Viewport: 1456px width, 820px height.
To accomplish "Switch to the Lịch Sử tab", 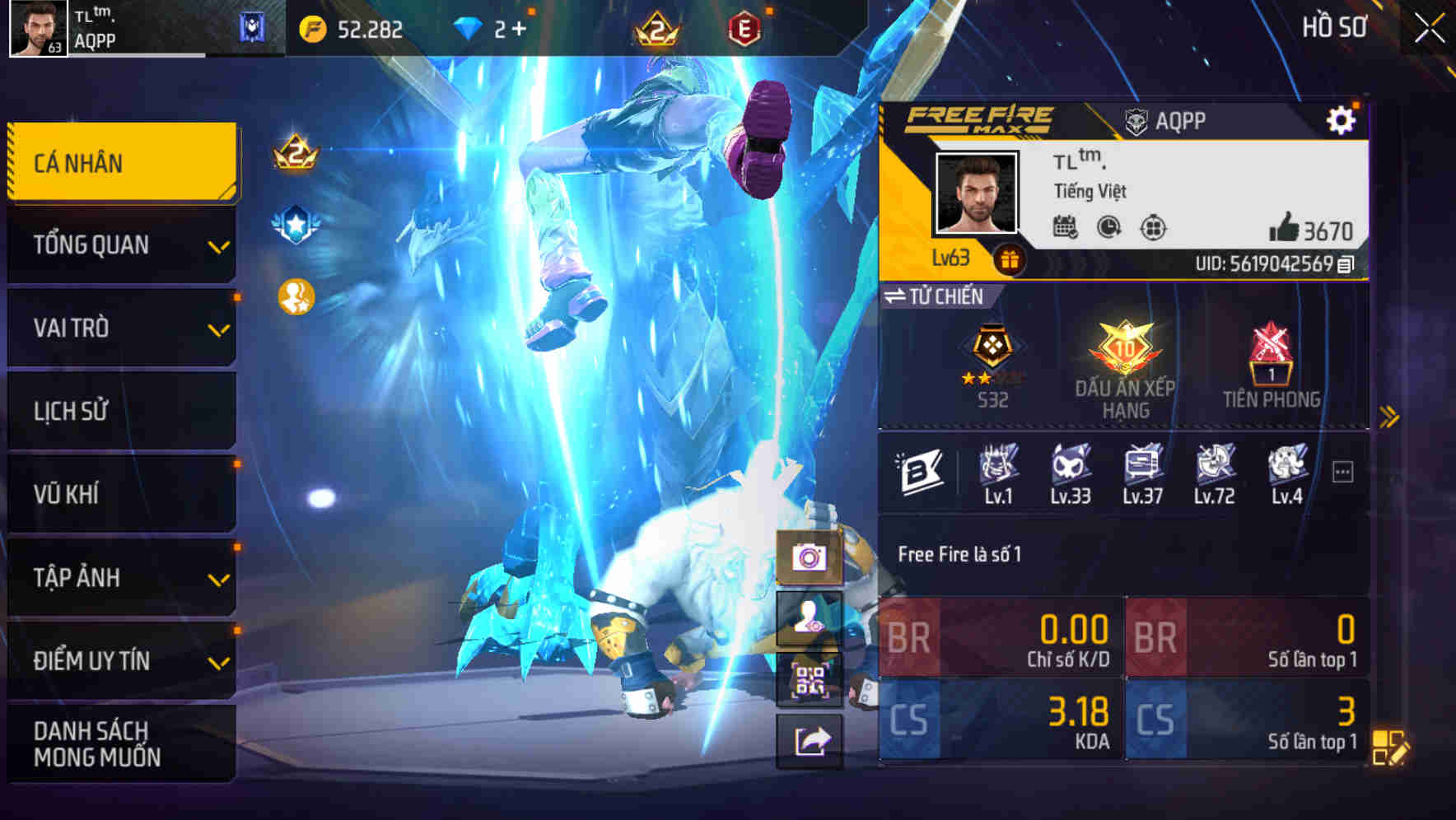I will [x=120, y=410].
